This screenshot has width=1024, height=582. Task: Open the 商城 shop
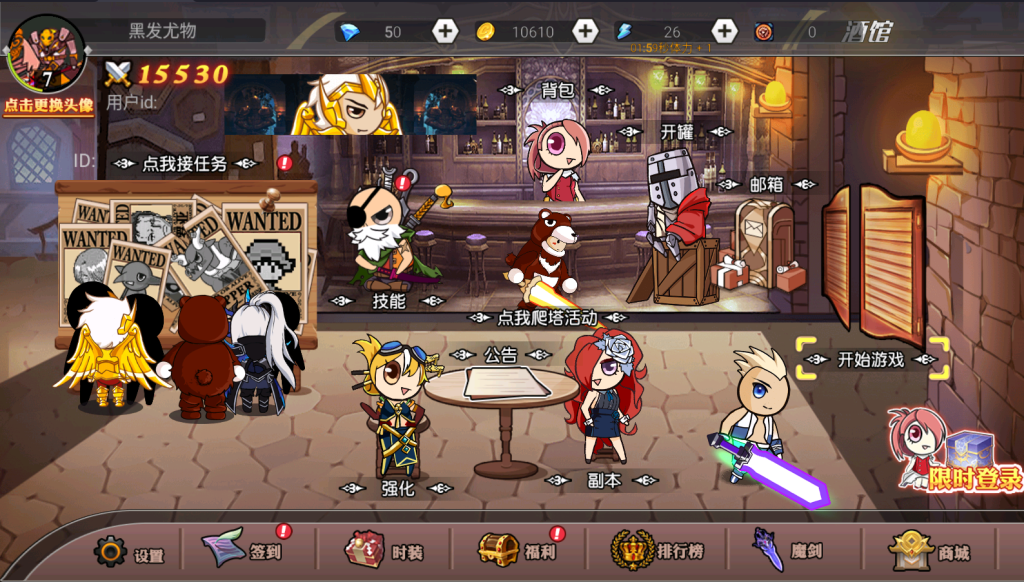[x=930, y=551]
